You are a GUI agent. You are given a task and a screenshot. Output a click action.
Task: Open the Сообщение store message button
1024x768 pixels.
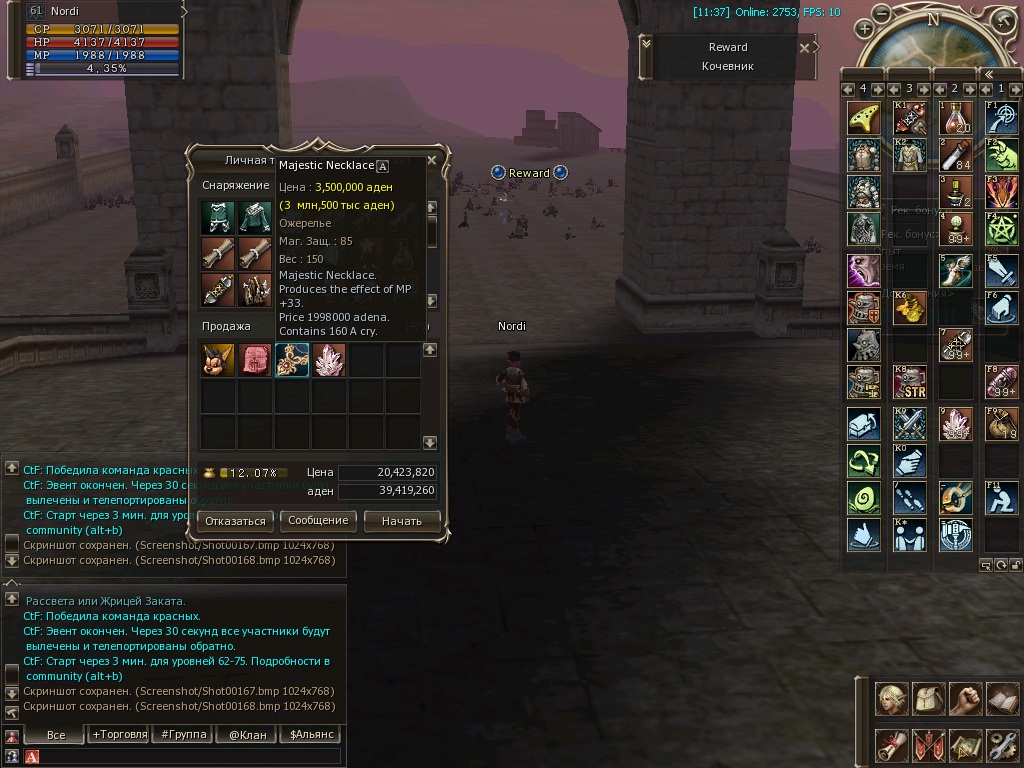pos(318,521)
